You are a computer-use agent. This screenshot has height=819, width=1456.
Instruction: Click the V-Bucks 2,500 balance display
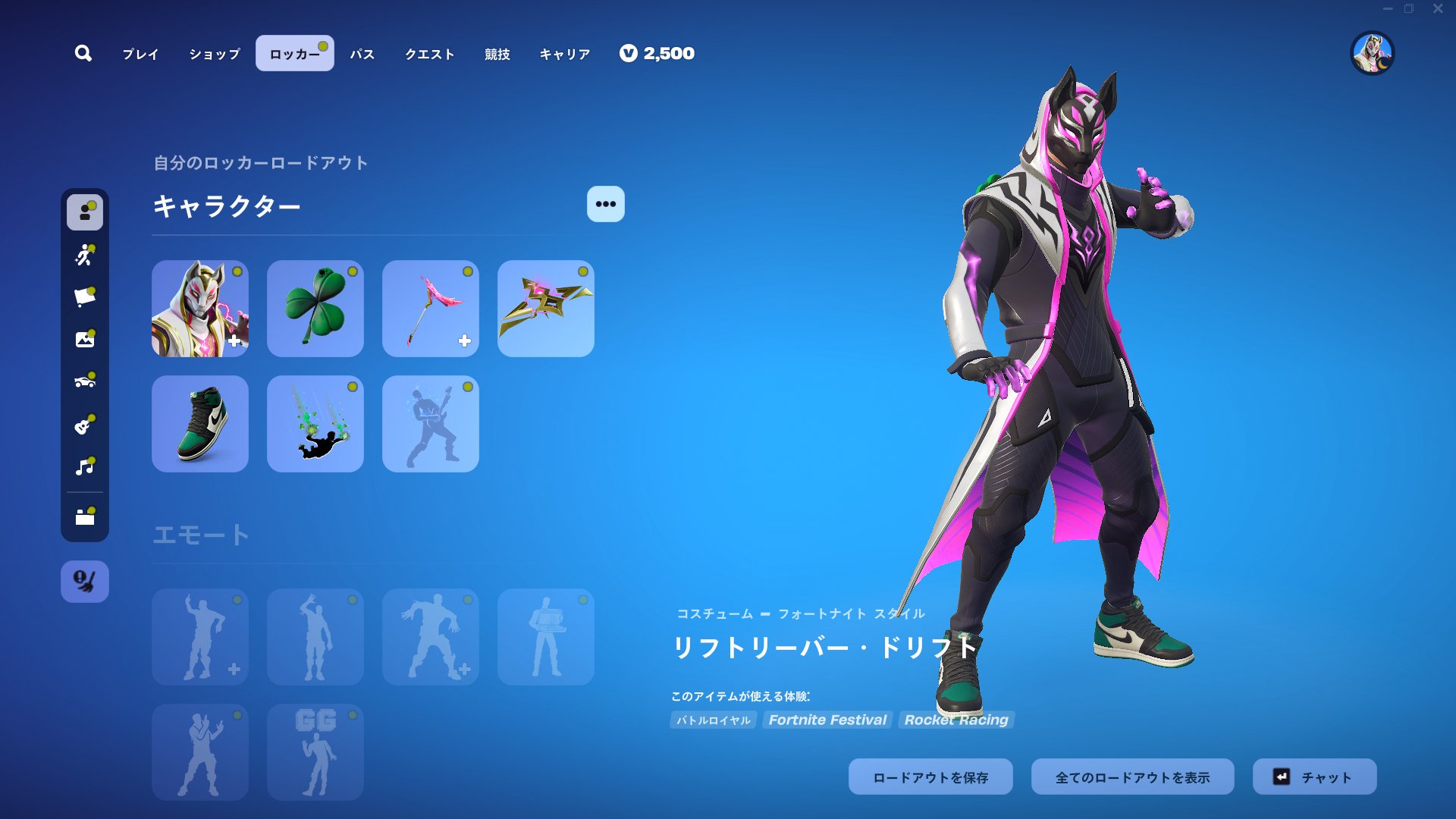[657, 53]
